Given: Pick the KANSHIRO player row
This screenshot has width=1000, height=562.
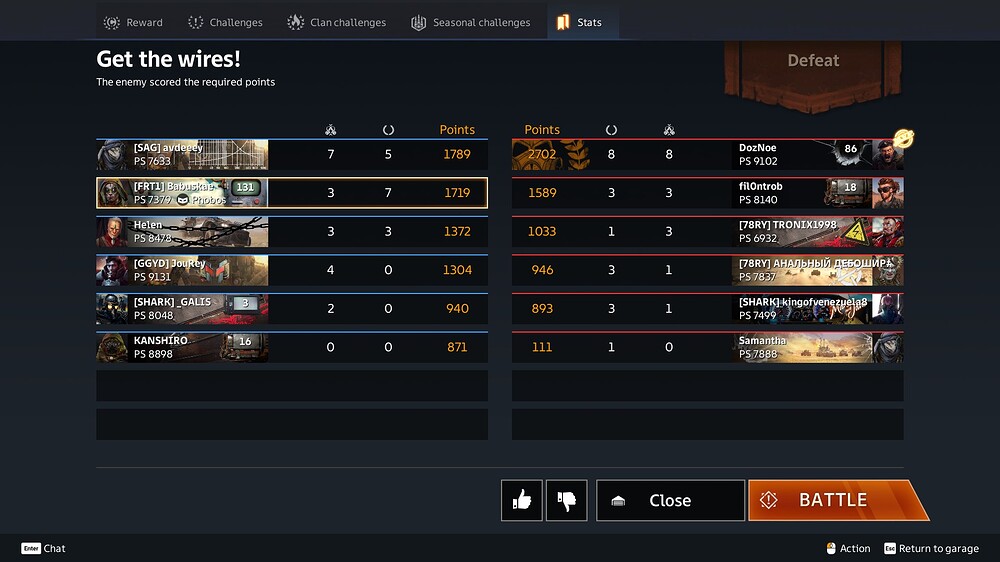Looking at the screenshot, I should coord(291,347).
